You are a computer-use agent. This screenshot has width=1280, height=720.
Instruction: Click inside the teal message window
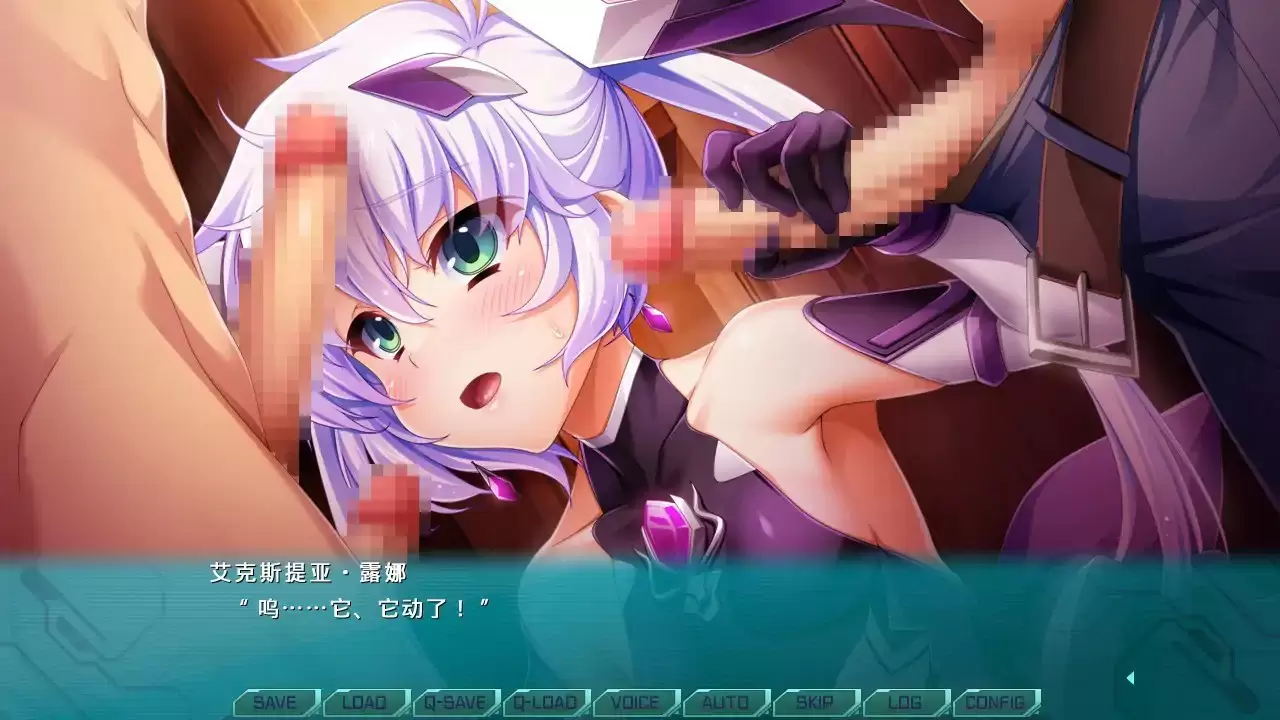(x=640, y=615)
